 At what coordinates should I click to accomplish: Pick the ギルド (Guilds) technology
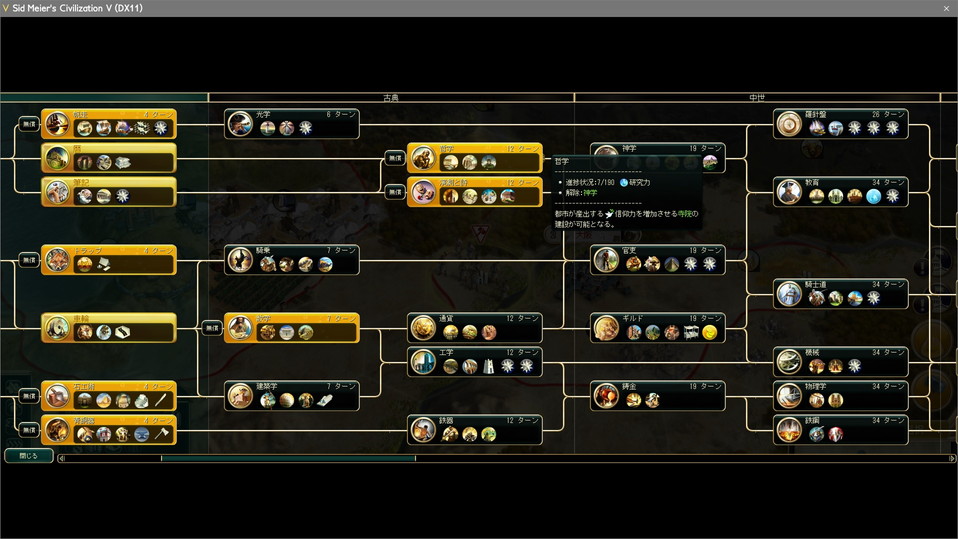(657, 327)
